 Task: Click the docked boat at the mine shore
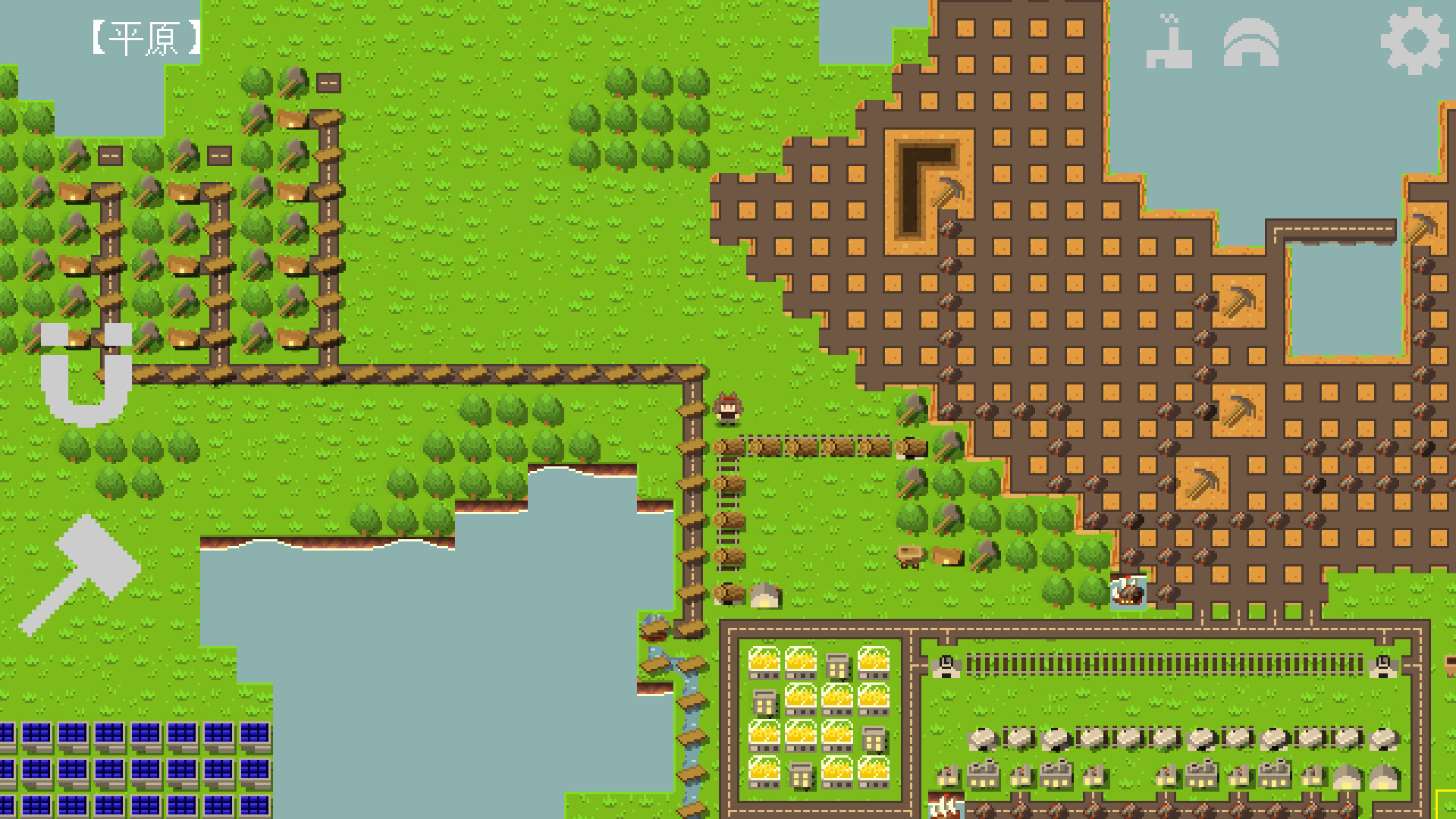[1128, 592]
